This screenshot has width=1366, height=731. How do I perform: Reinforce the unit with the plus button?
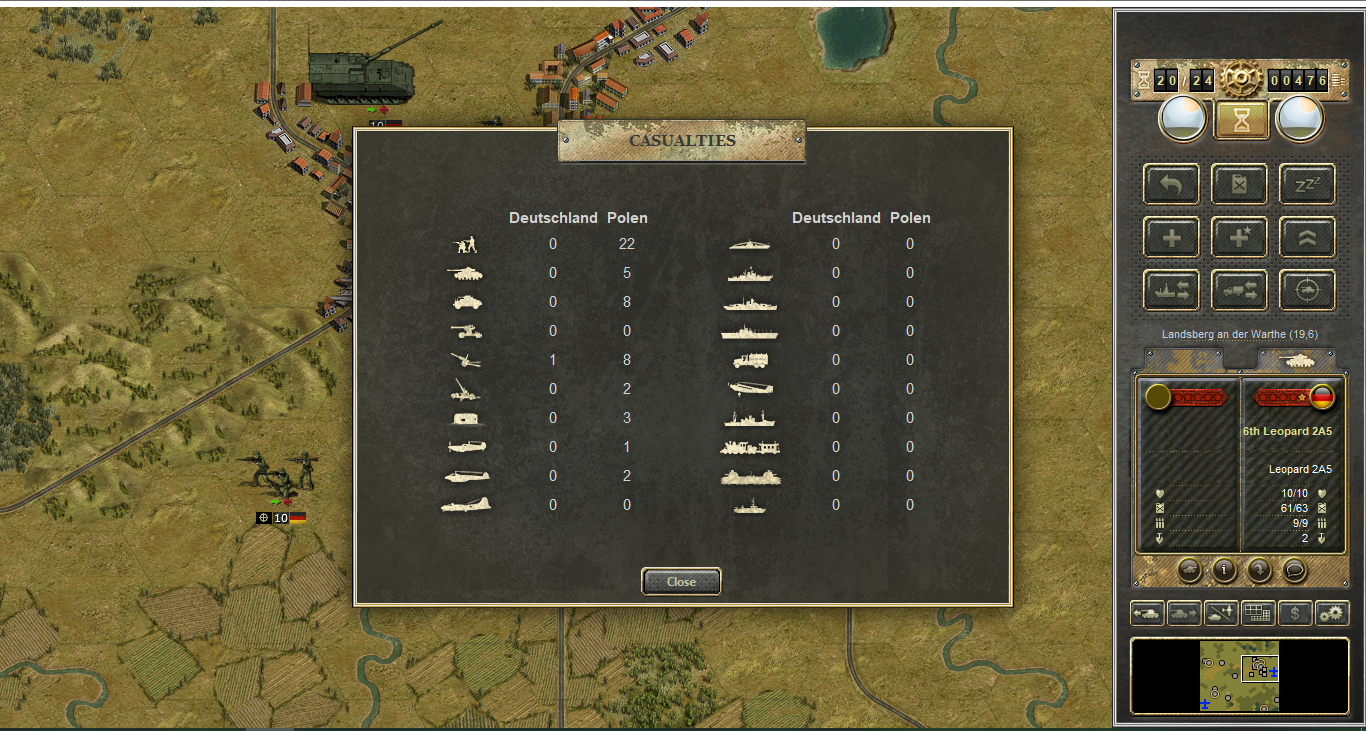point(1172,237)
